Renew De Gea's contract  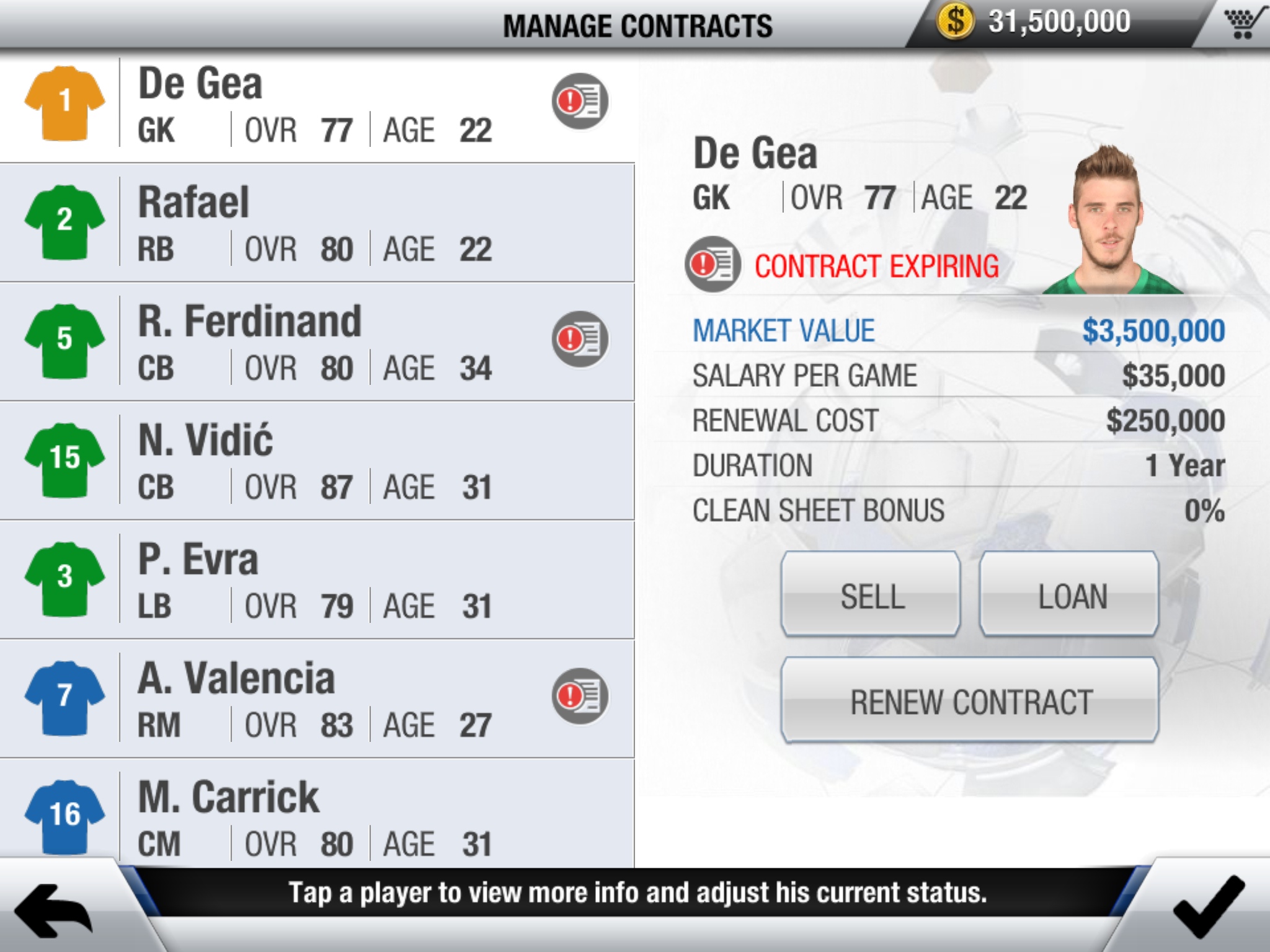970,701
